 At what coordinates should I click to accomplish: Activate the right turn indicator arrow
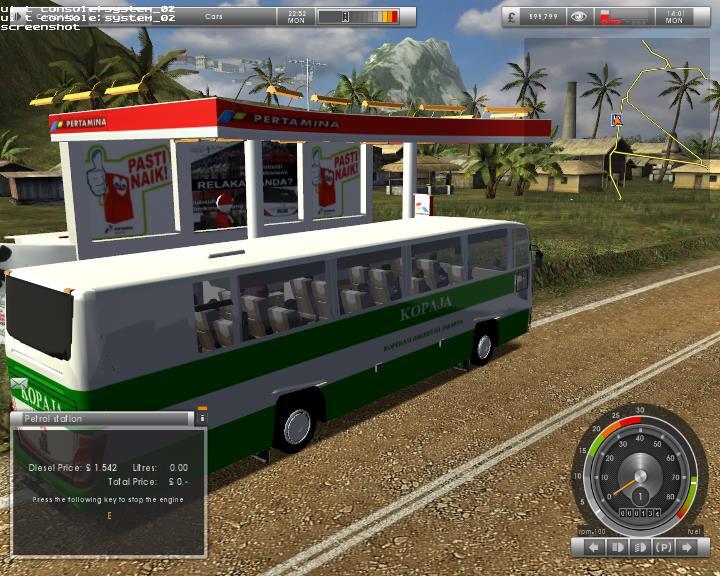687,547
